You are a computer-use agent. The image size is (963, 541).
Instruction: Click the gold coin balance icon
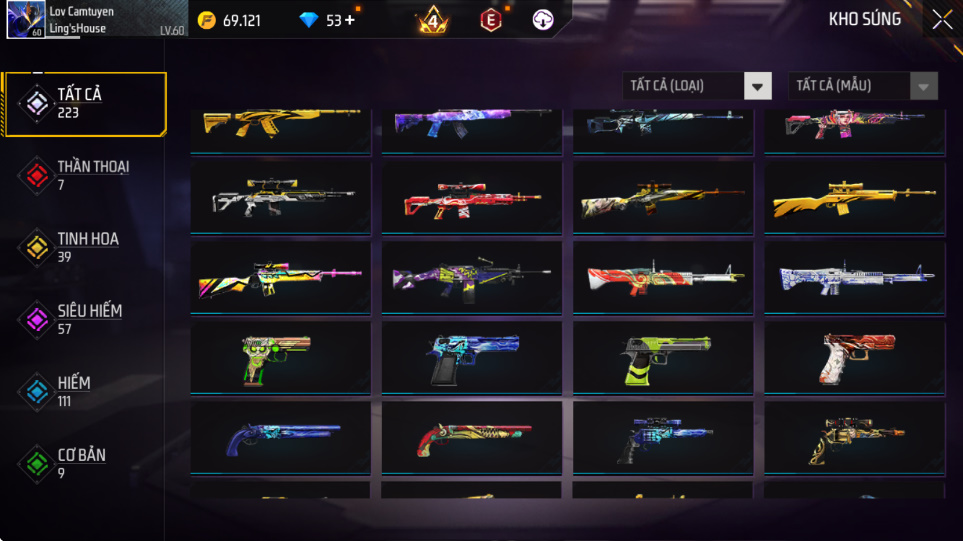(x=207, y=20)
